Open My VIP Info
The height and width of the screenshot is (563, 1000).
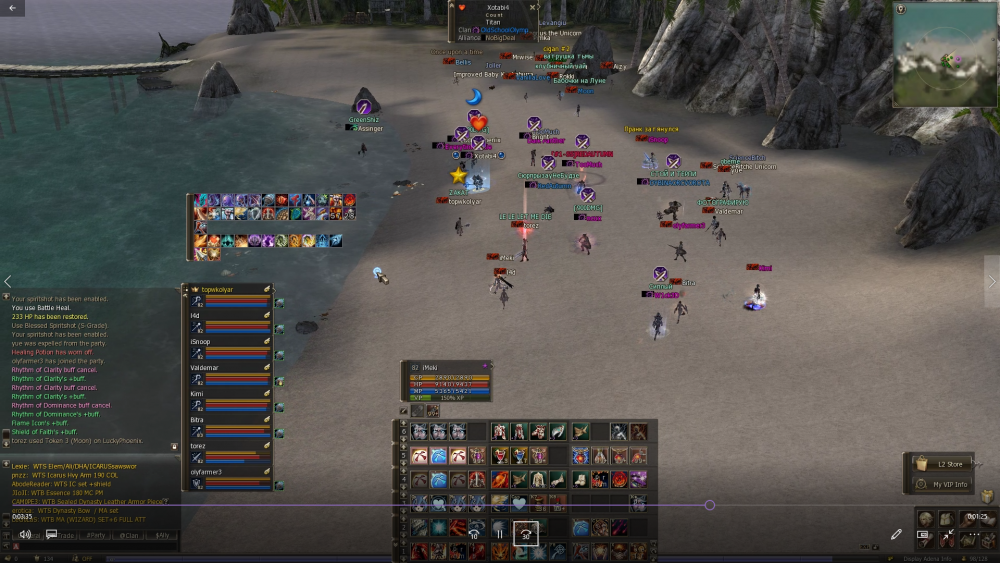click(950, 484)
